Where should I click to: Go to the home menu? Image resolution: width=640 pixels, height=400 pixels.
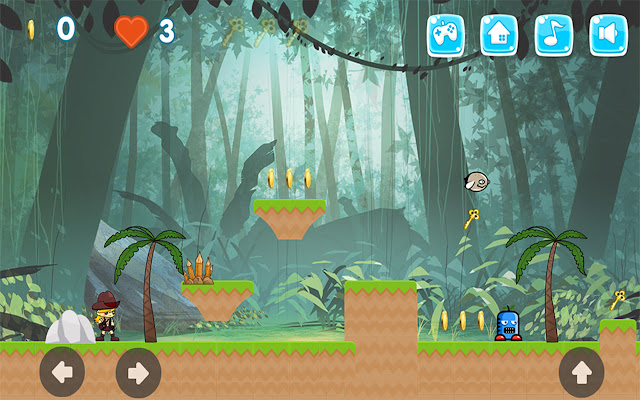pos(500,35)
